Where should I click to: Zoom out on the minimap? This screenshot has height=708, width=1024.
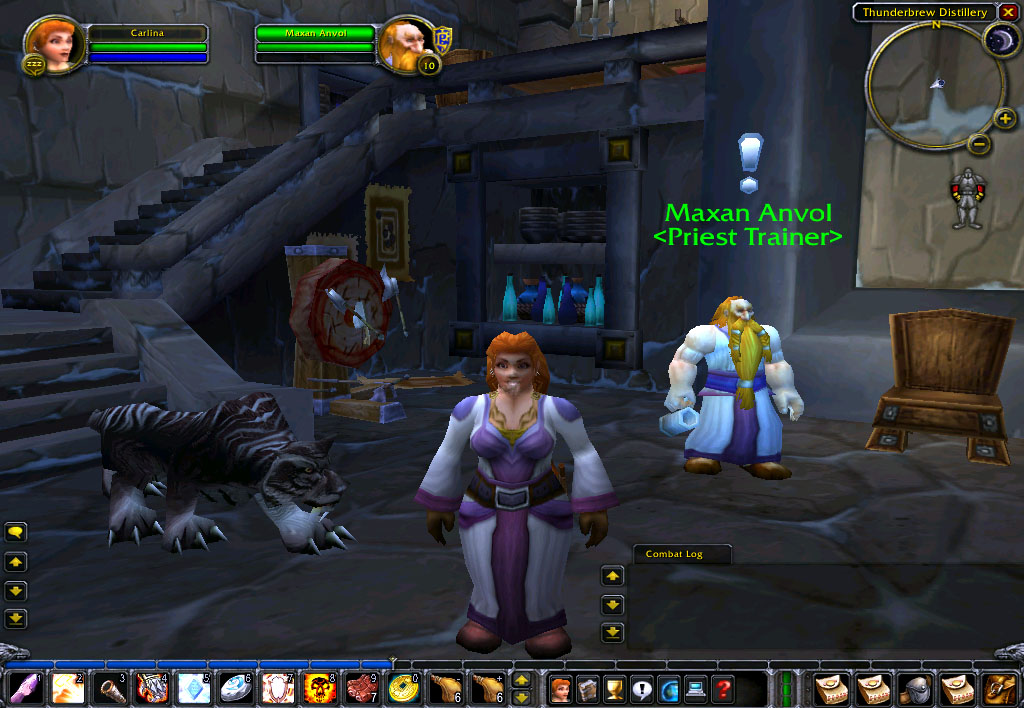point(980,144)
